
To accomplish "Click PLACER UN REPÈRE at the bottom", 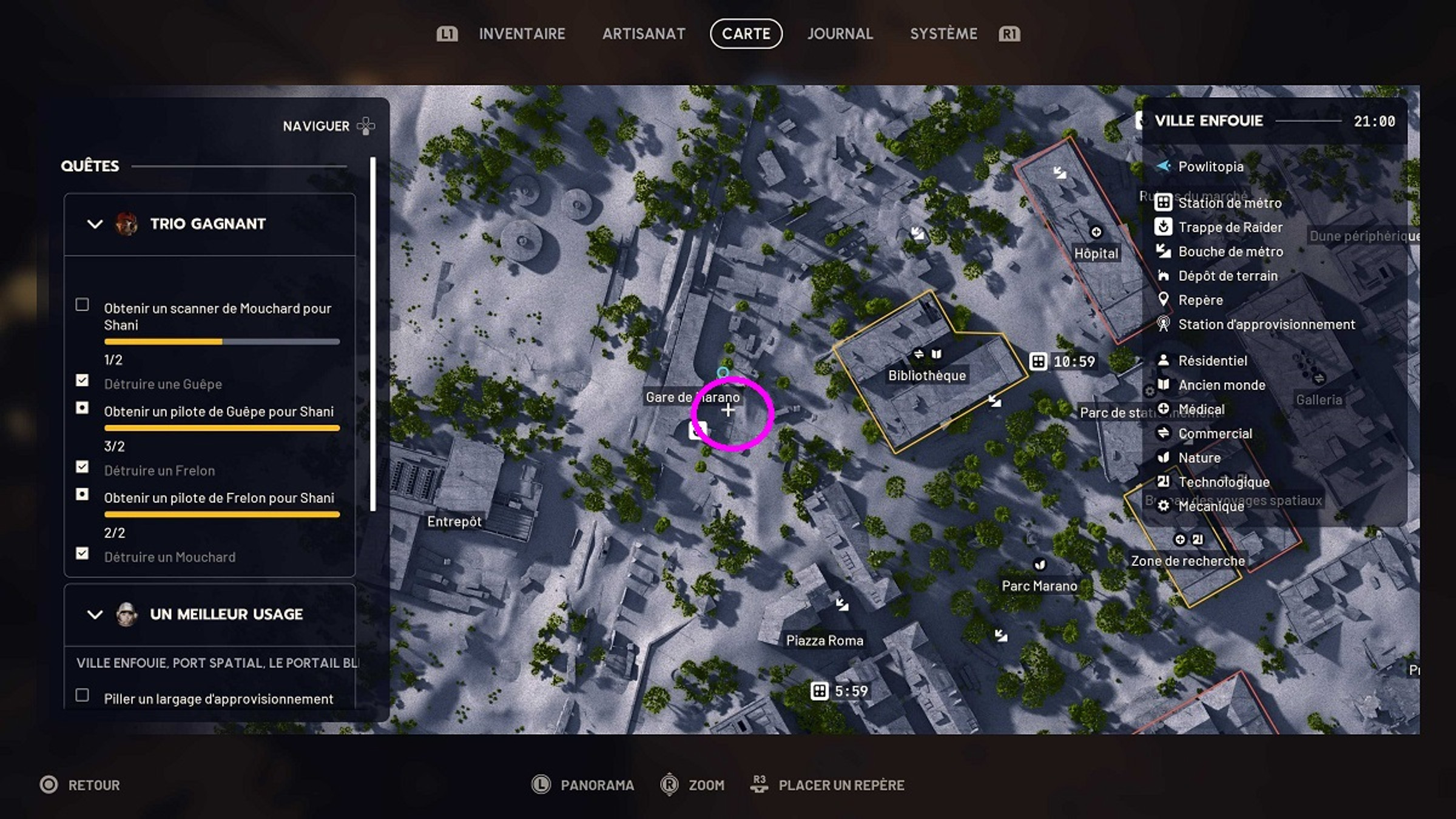I will [843, 784].
